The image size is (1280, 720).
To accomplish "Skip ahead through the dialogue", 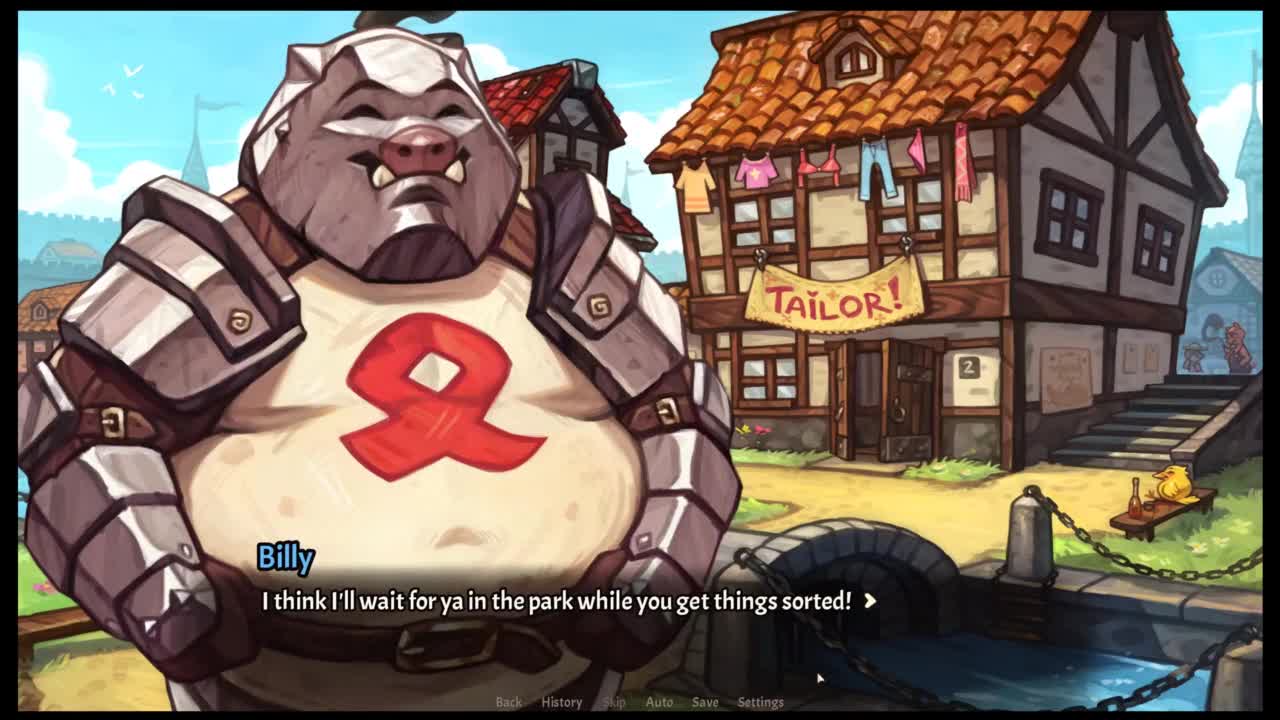I will pos(614,702).
